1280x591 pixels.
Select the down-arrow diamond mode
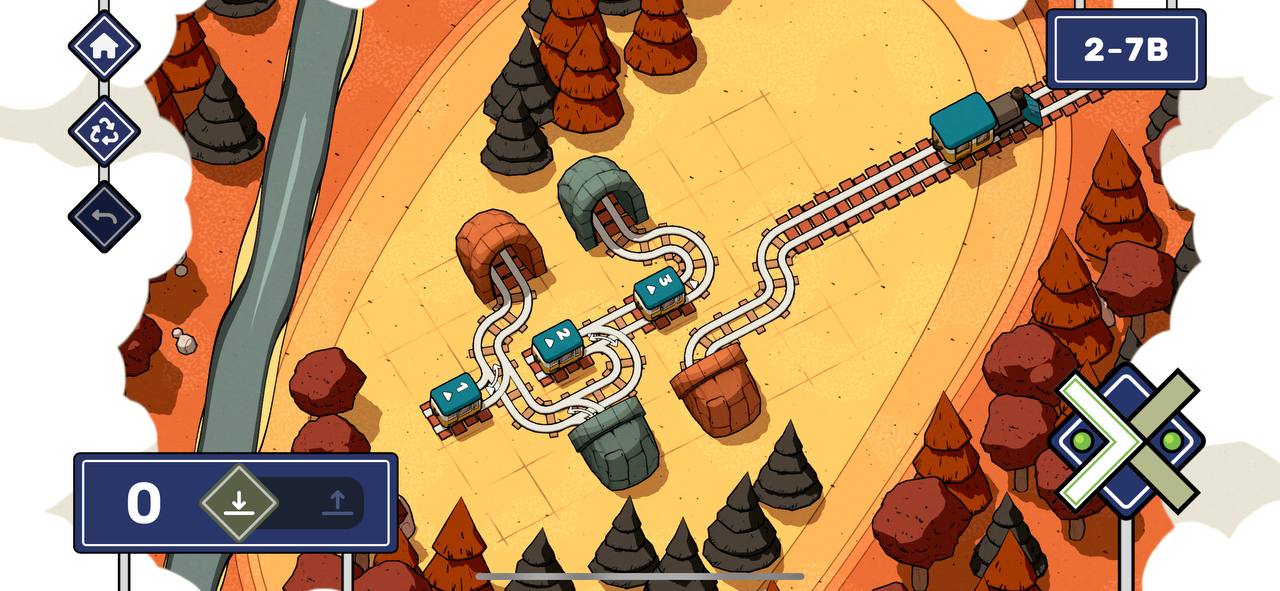coord(238,503)
